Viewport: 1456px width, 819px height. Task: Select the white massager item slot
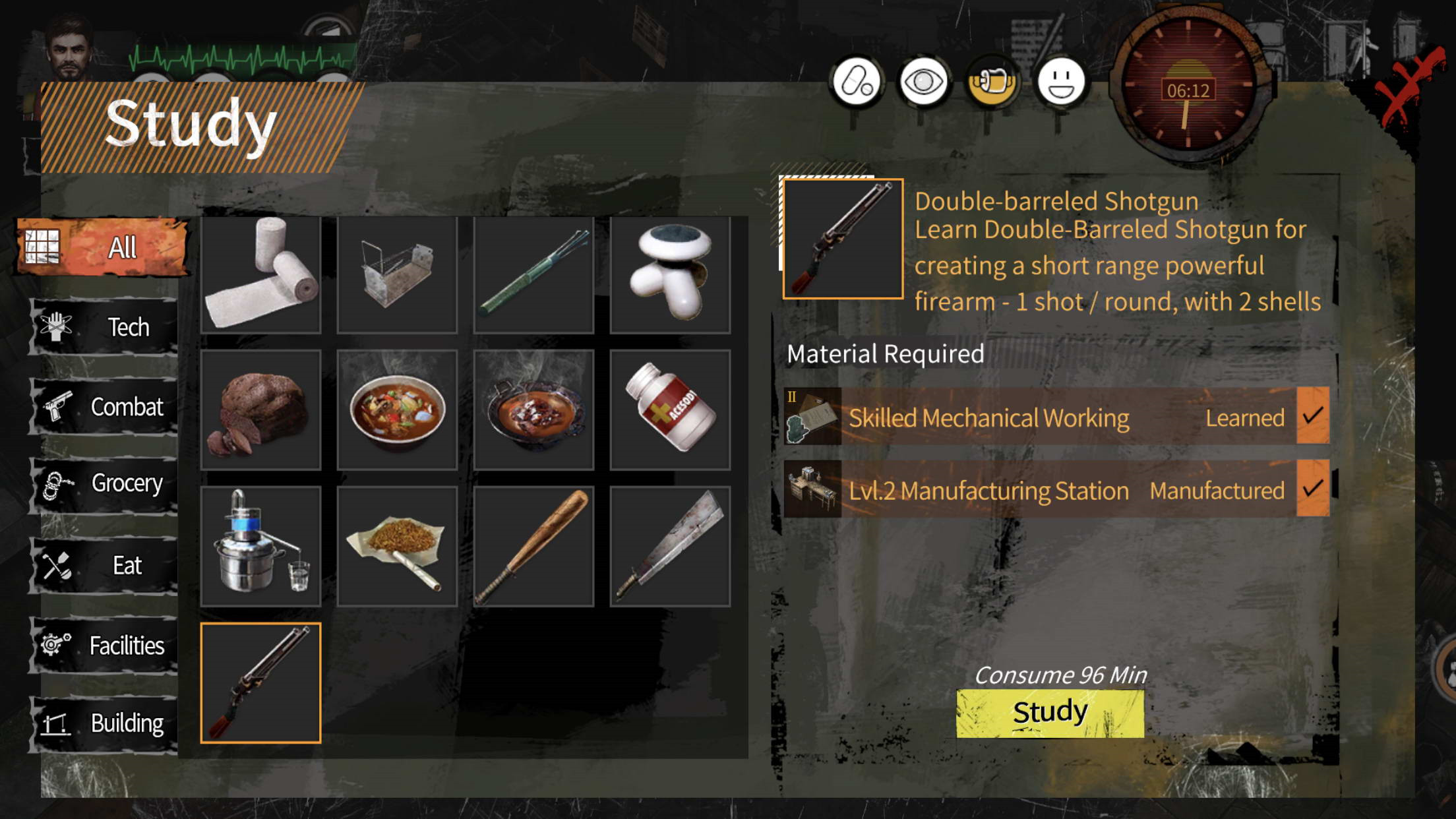tap(670, 274)
